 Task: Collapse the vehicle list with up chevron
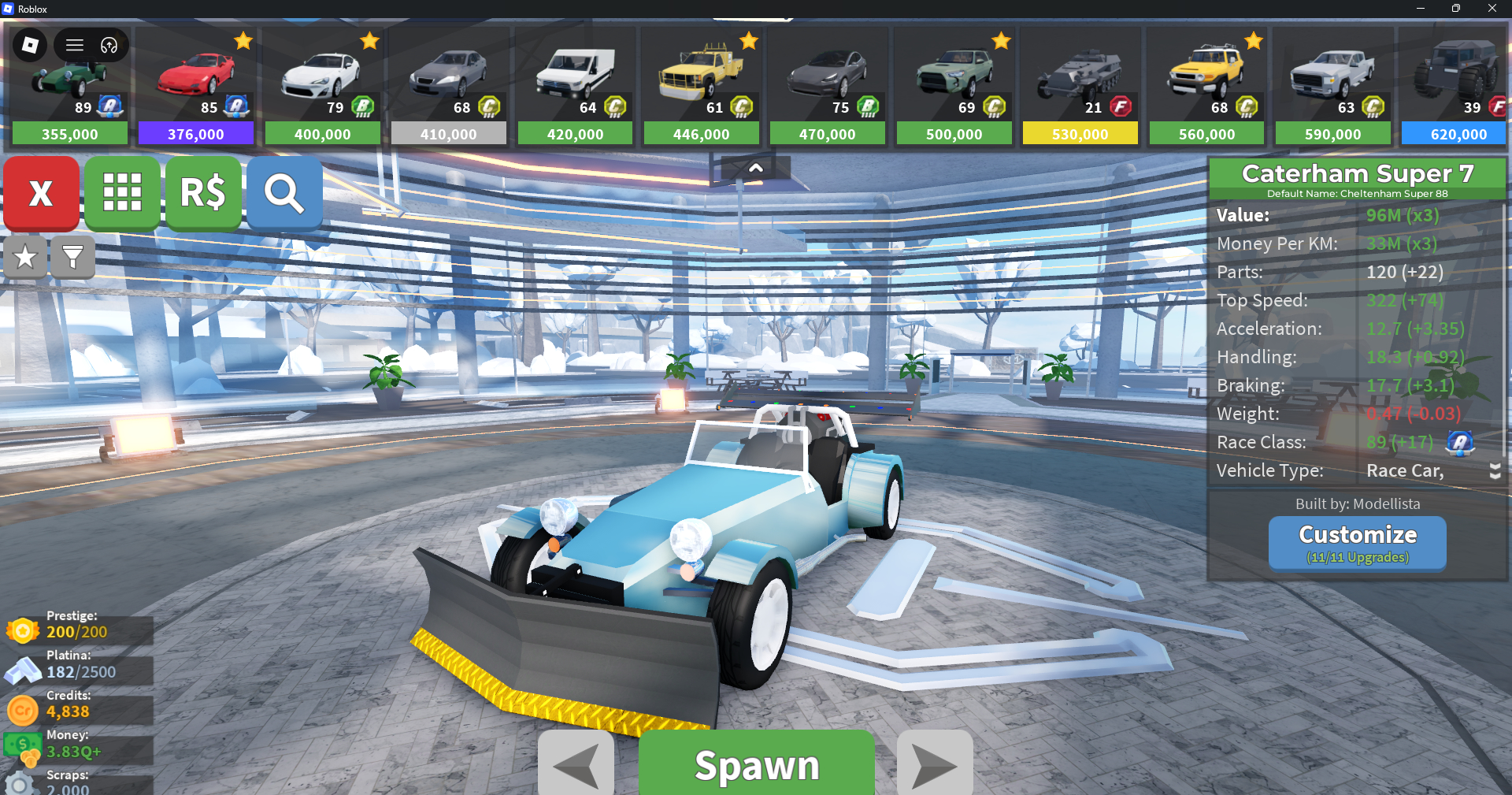pyautogui.click(x=755, y=168)
